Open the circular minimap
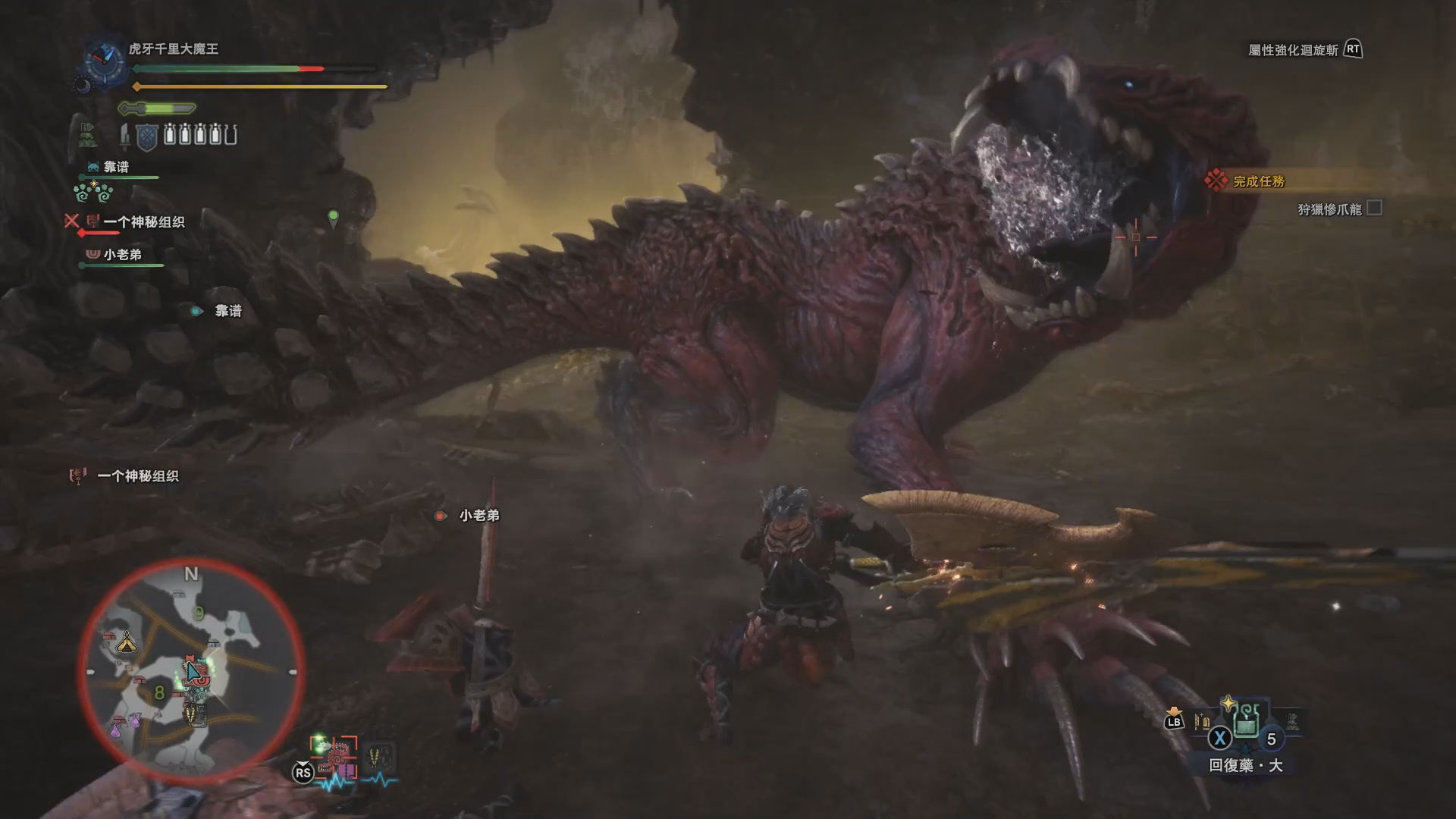Image resolution: width=1456 pixels, height=819 pixels. click(191, 672)
